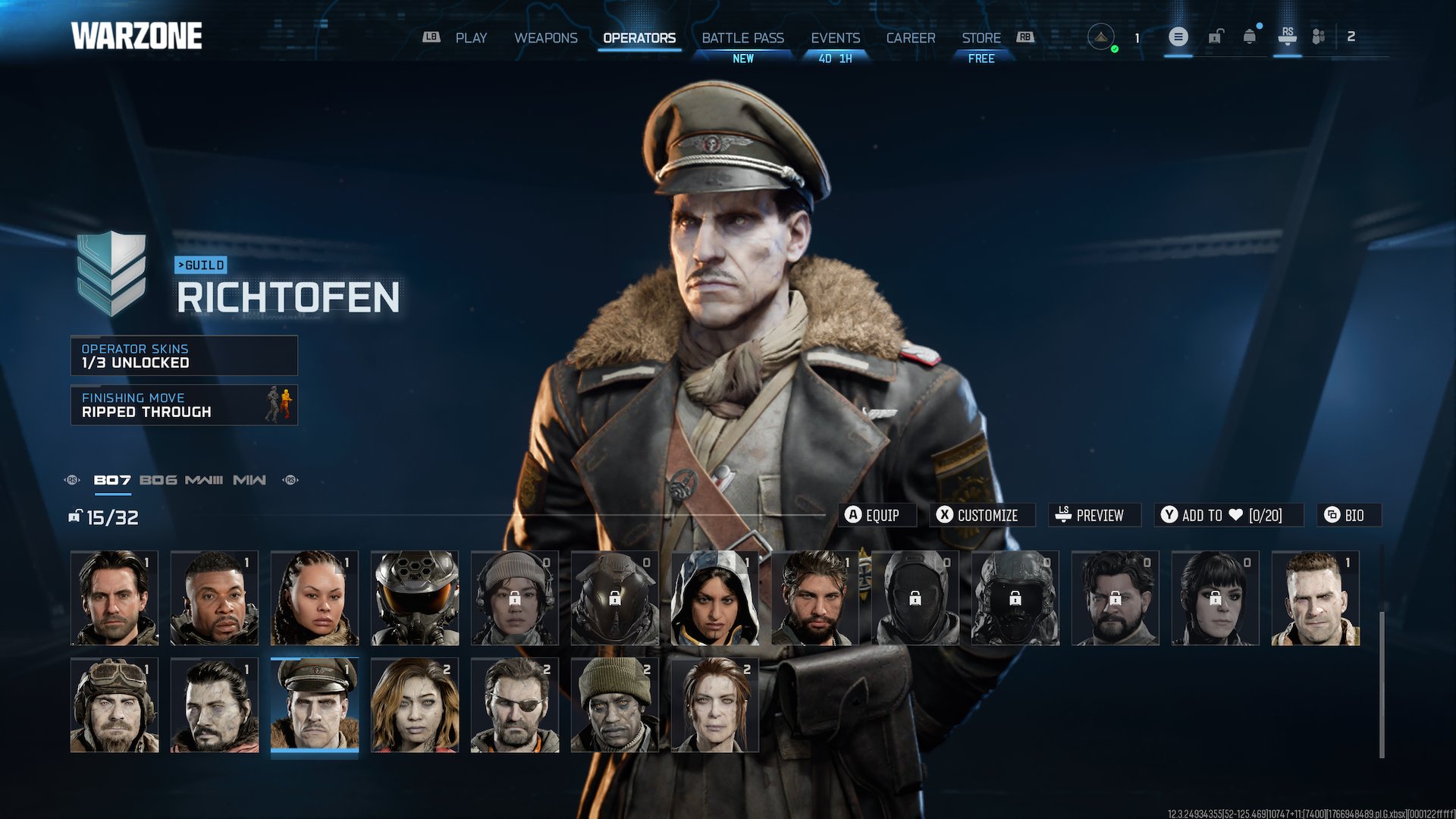Open the top-right hamburger menu icon
Screen dimensions: 1456x819
(1178, 36)
